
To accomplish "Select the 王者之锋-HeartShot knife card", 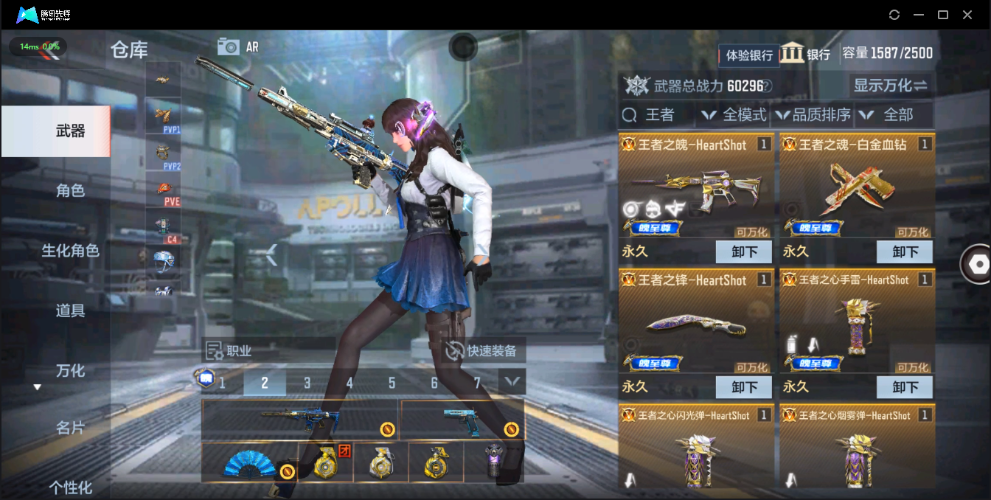I will [x=695, y=325].
